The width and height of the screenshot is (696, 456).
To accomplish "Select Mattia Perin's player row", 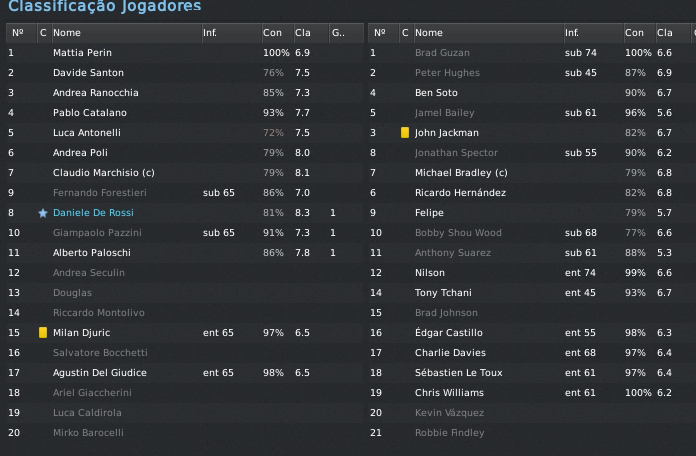I will point(82,52).
